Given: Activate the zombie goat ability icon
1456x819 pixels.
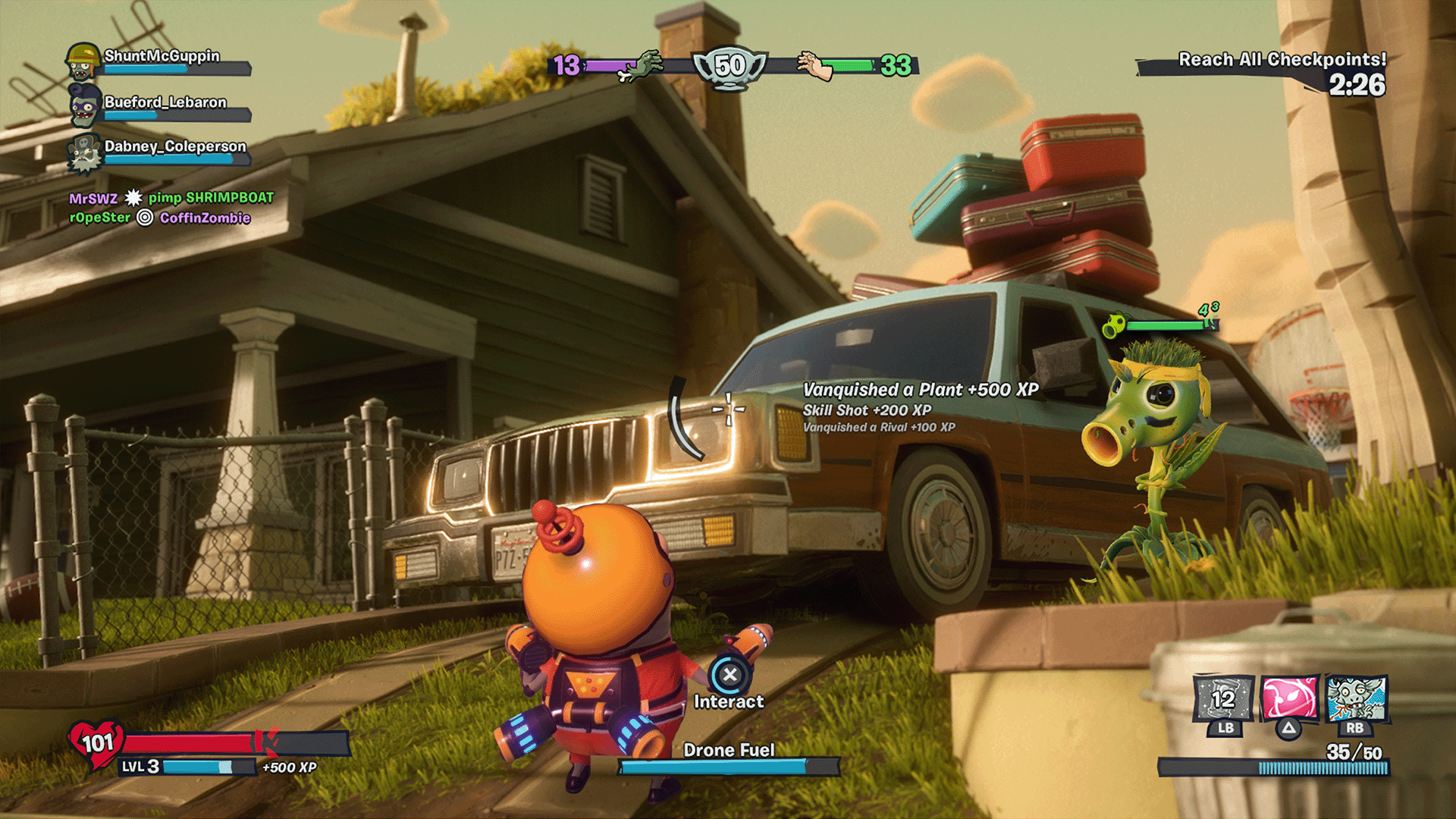Looking at the screenshot, I should coord(1356,698).
